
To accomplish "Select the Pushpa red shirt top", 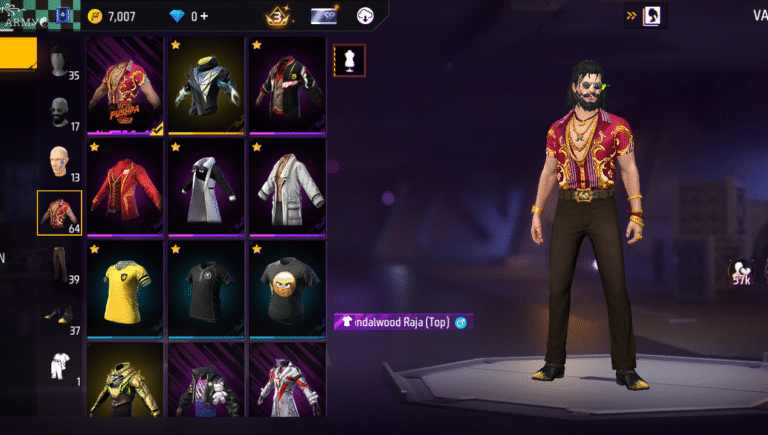I will coord(126,85).
